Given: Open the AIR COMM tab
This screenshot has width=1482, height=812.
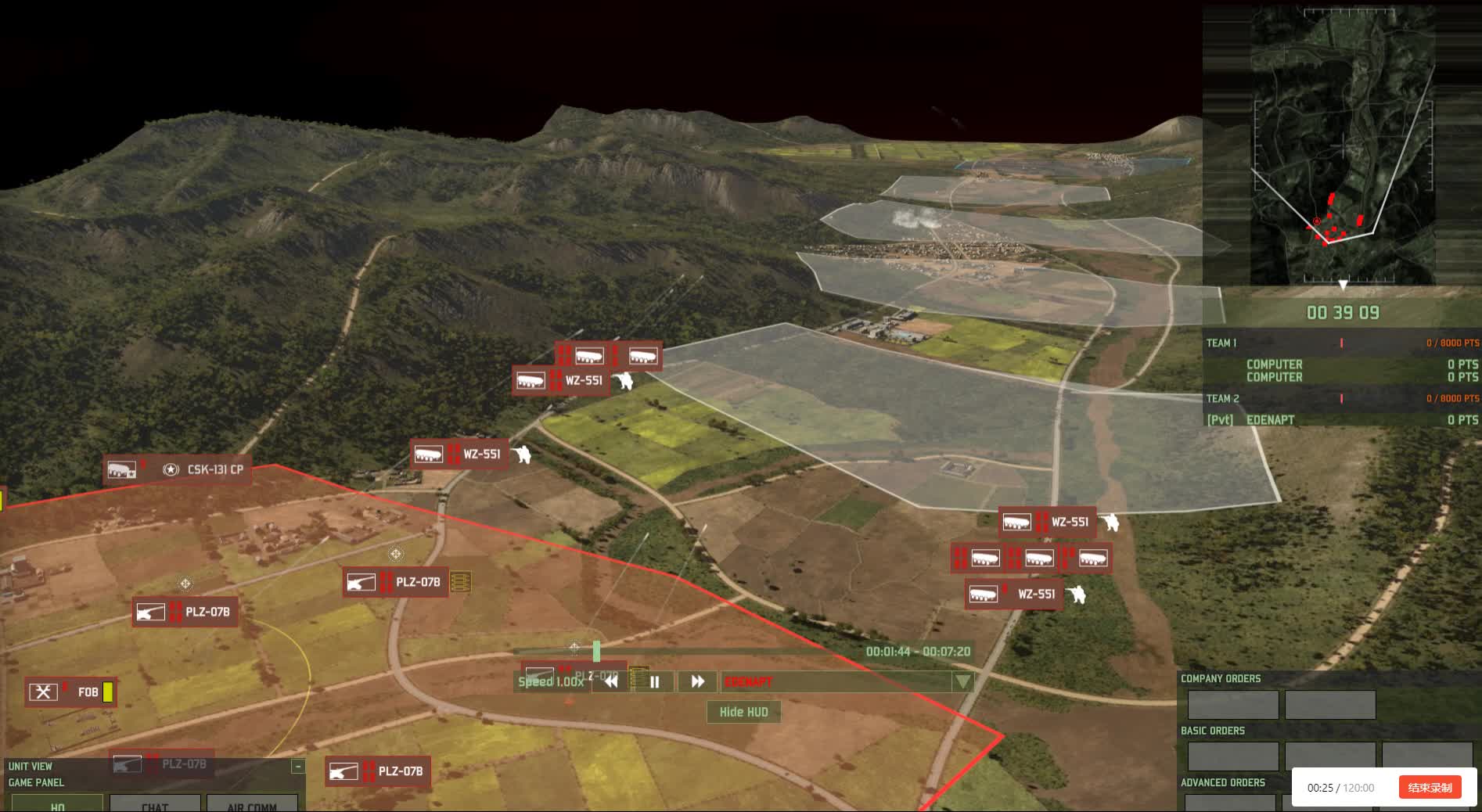Looking at the screenshot, I should point(252,805).
